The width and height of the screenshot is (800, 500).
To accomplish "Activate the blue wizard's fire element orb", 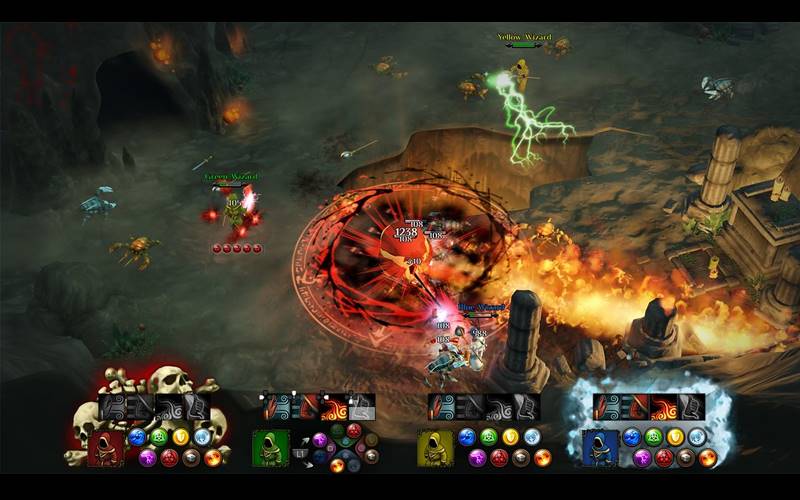I will pos(708,458).
